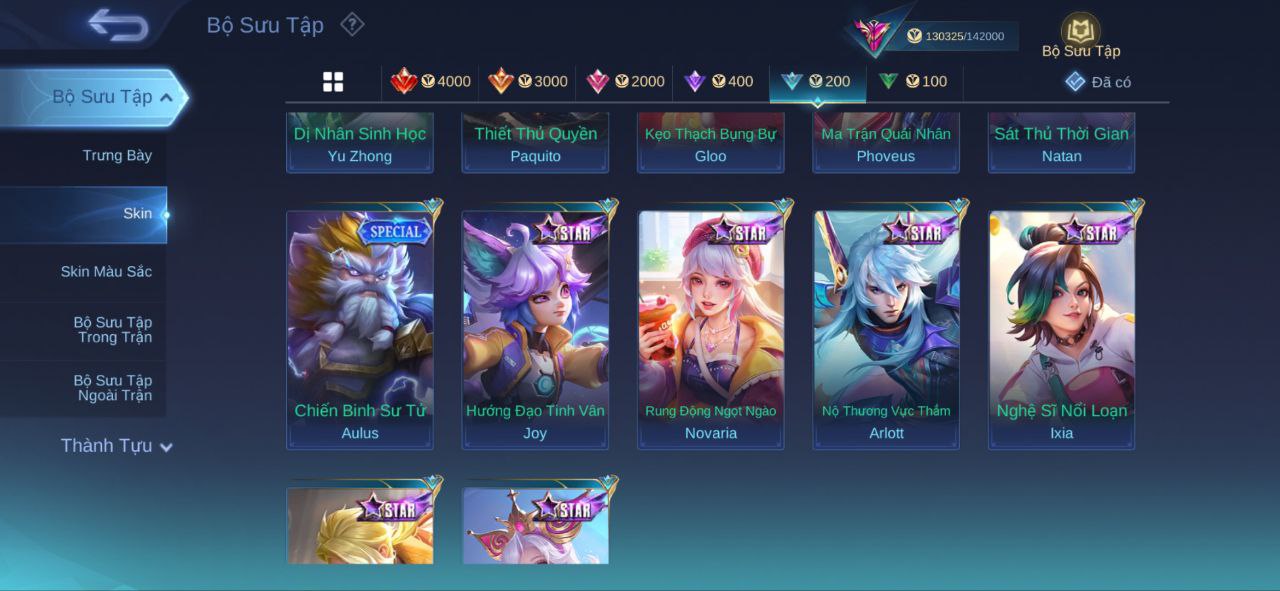Switch to the 100 points tier tab

coord(913,82)
